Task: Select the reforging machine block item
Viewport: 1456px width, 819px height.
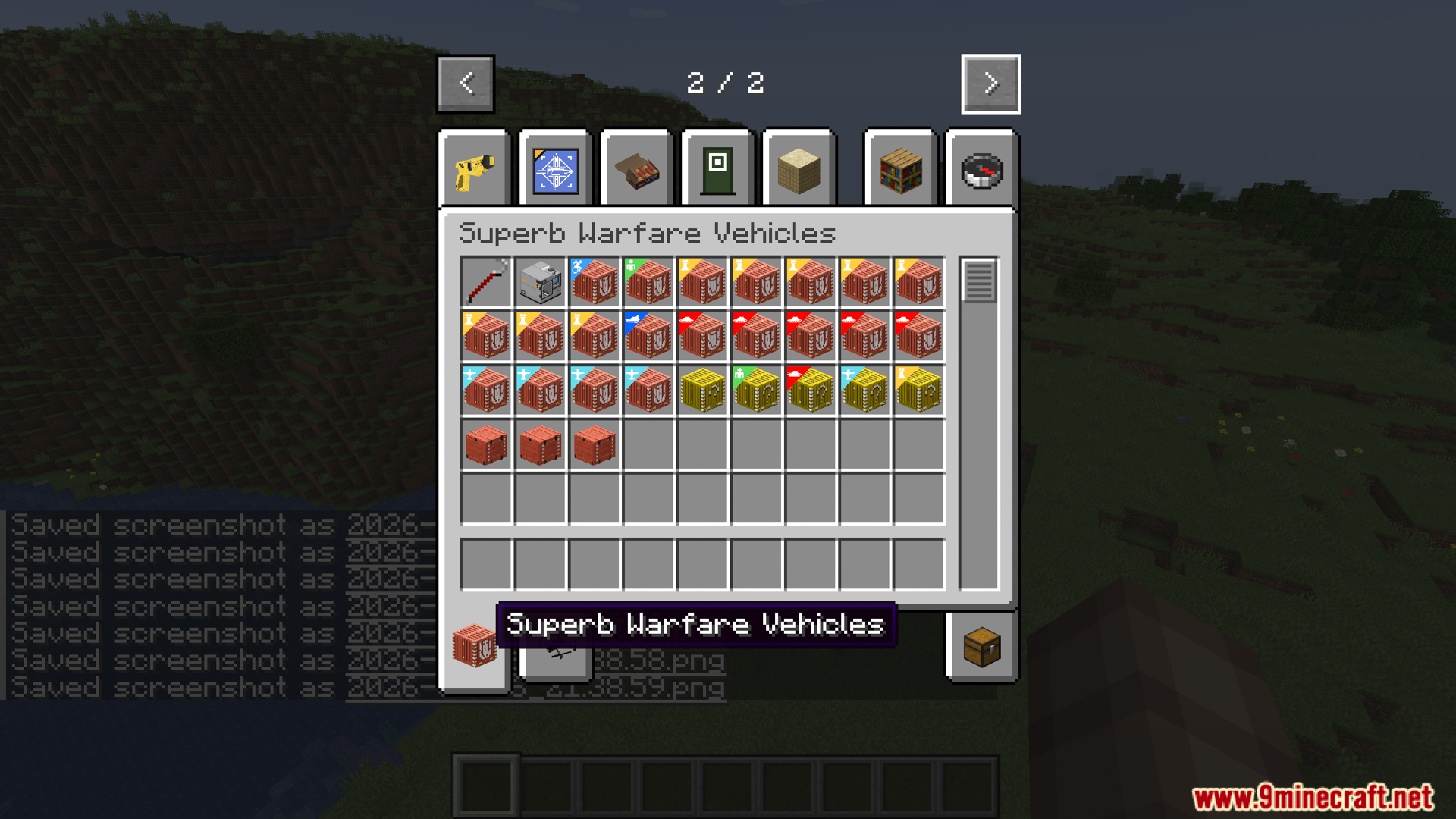Action: tap(540, 282)
